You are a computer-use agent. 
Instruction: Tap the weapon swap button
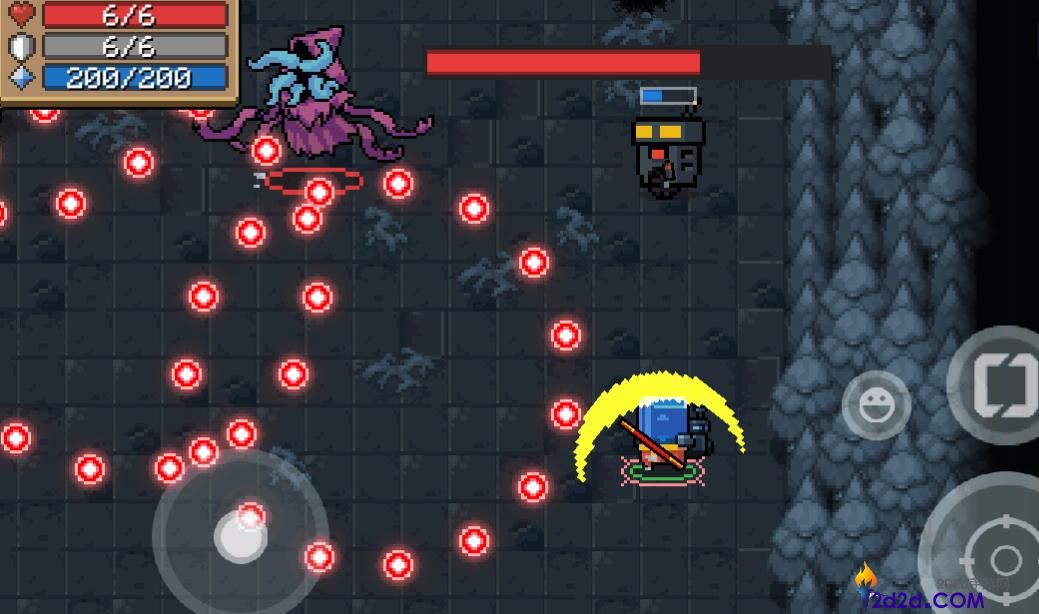(x=1000, y=385)
